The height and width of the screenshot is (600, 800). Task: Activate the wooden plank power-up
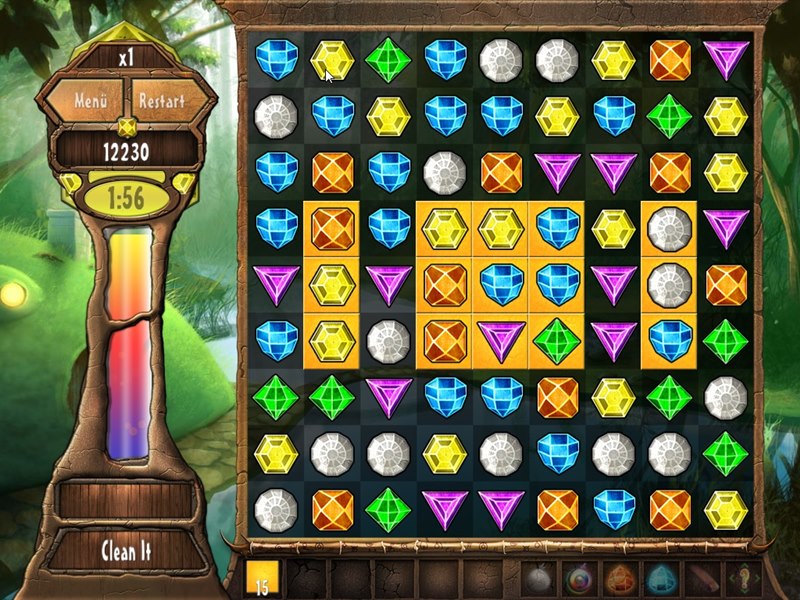[x=702, y=579]
